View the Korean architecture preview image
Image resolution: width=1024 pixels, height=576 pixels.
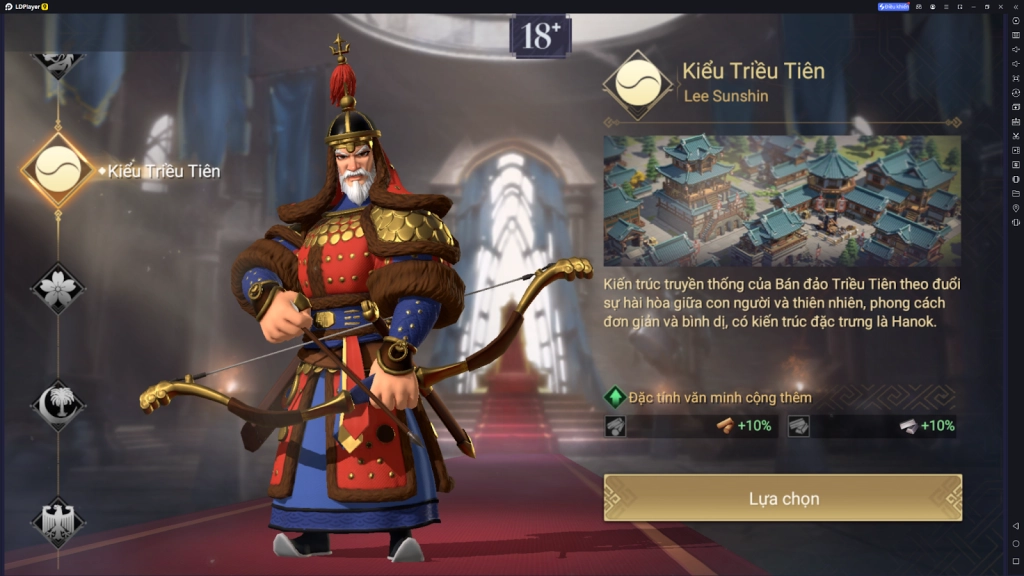[782, 200]
